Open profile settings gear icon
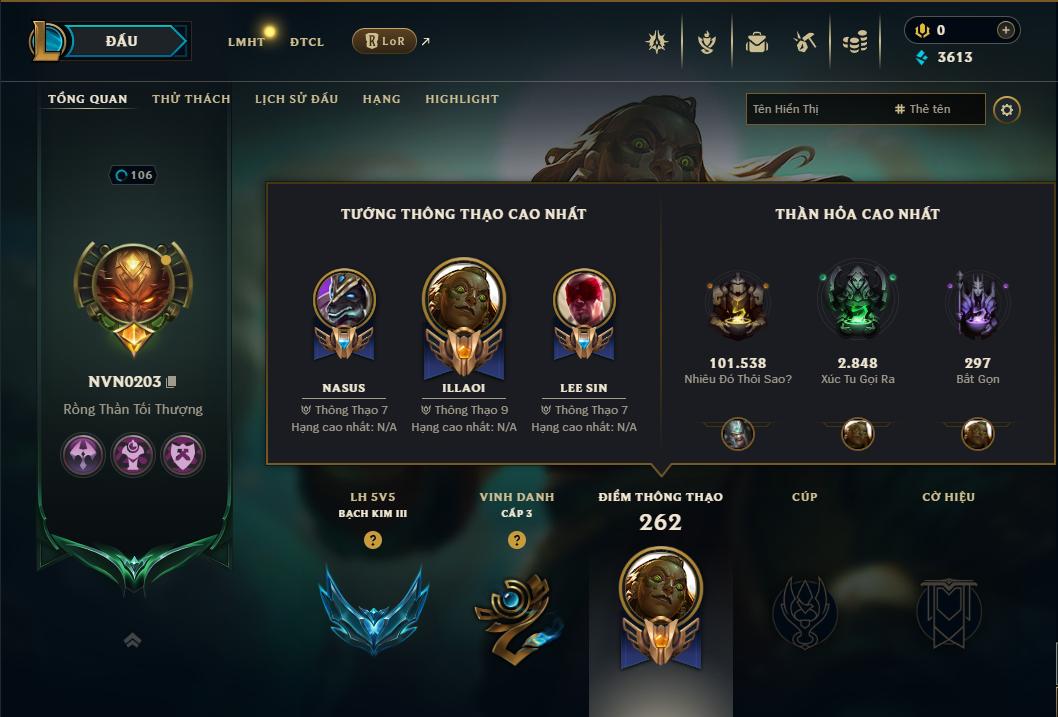The height and width of the screenshot is (717, 1058). (x=1007, y=109)
